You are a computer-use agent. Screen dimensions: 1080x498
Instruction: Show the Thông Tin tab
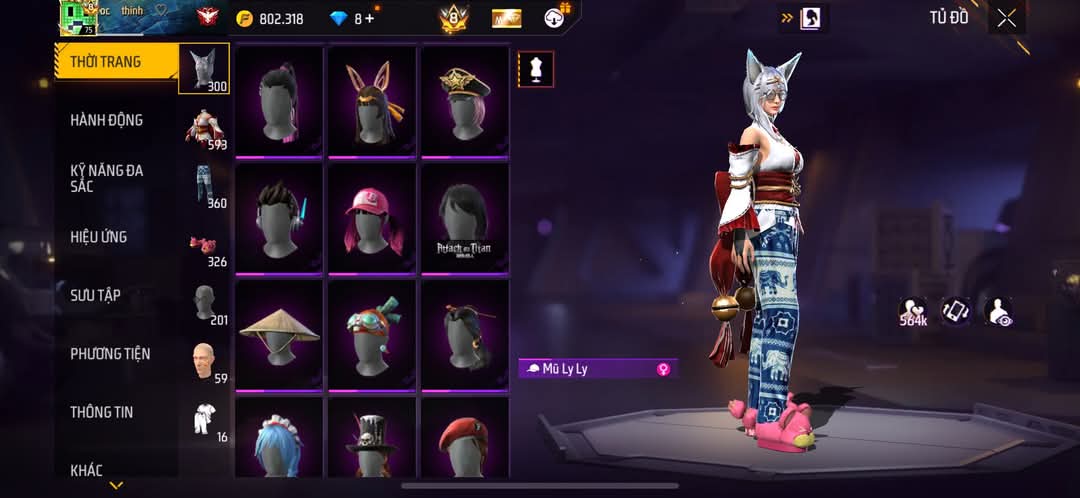point(101,412)
